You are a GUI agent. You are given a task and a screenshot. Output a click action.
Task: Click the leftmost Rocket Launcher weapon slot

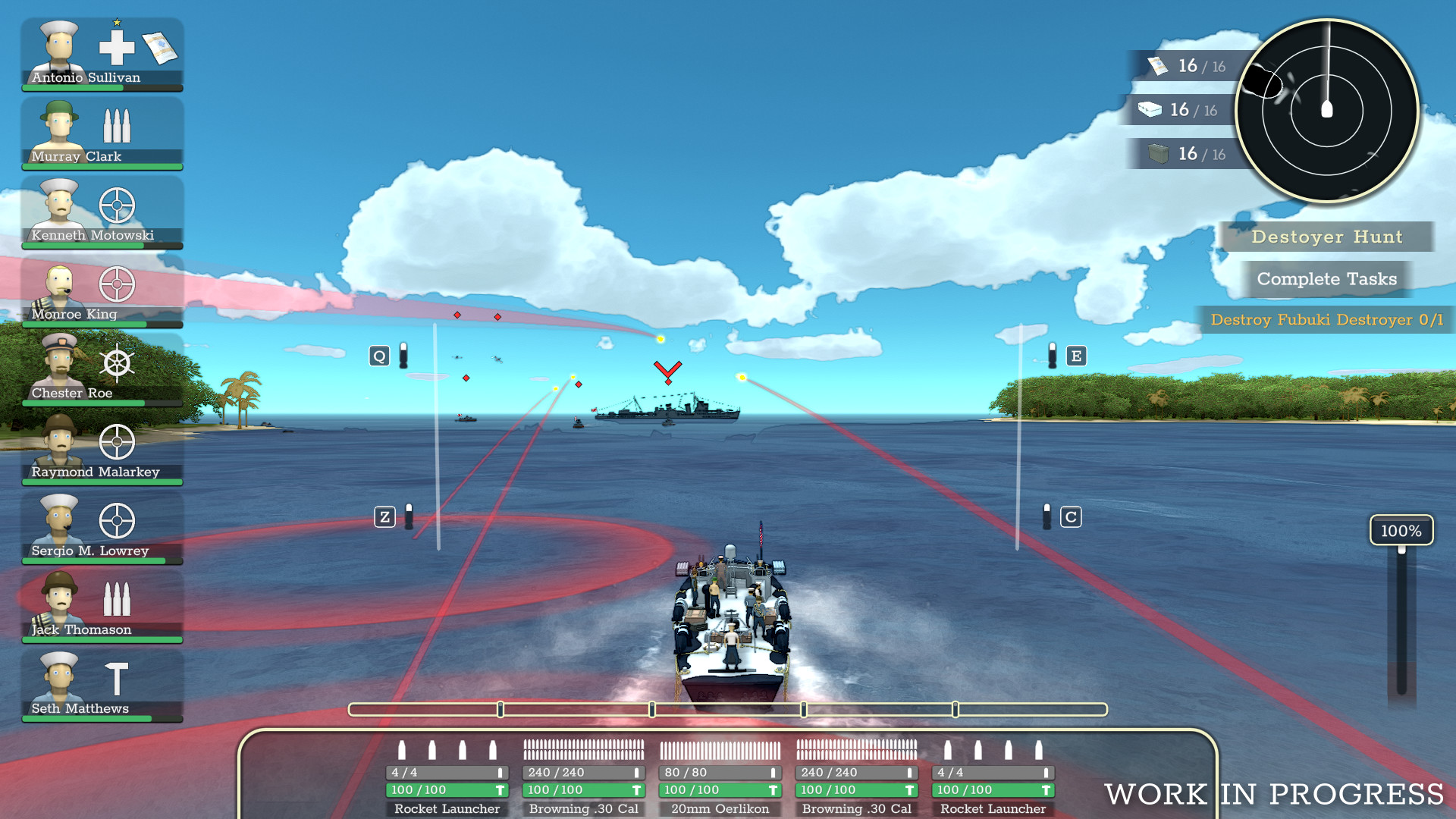pos(447,777)
